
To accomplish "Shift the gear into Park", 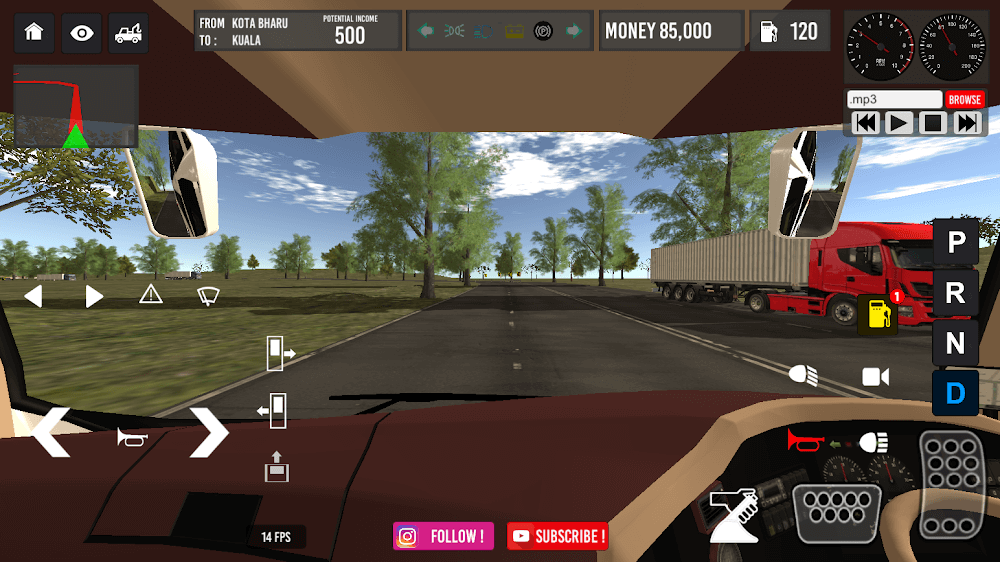I will [956, 242].
